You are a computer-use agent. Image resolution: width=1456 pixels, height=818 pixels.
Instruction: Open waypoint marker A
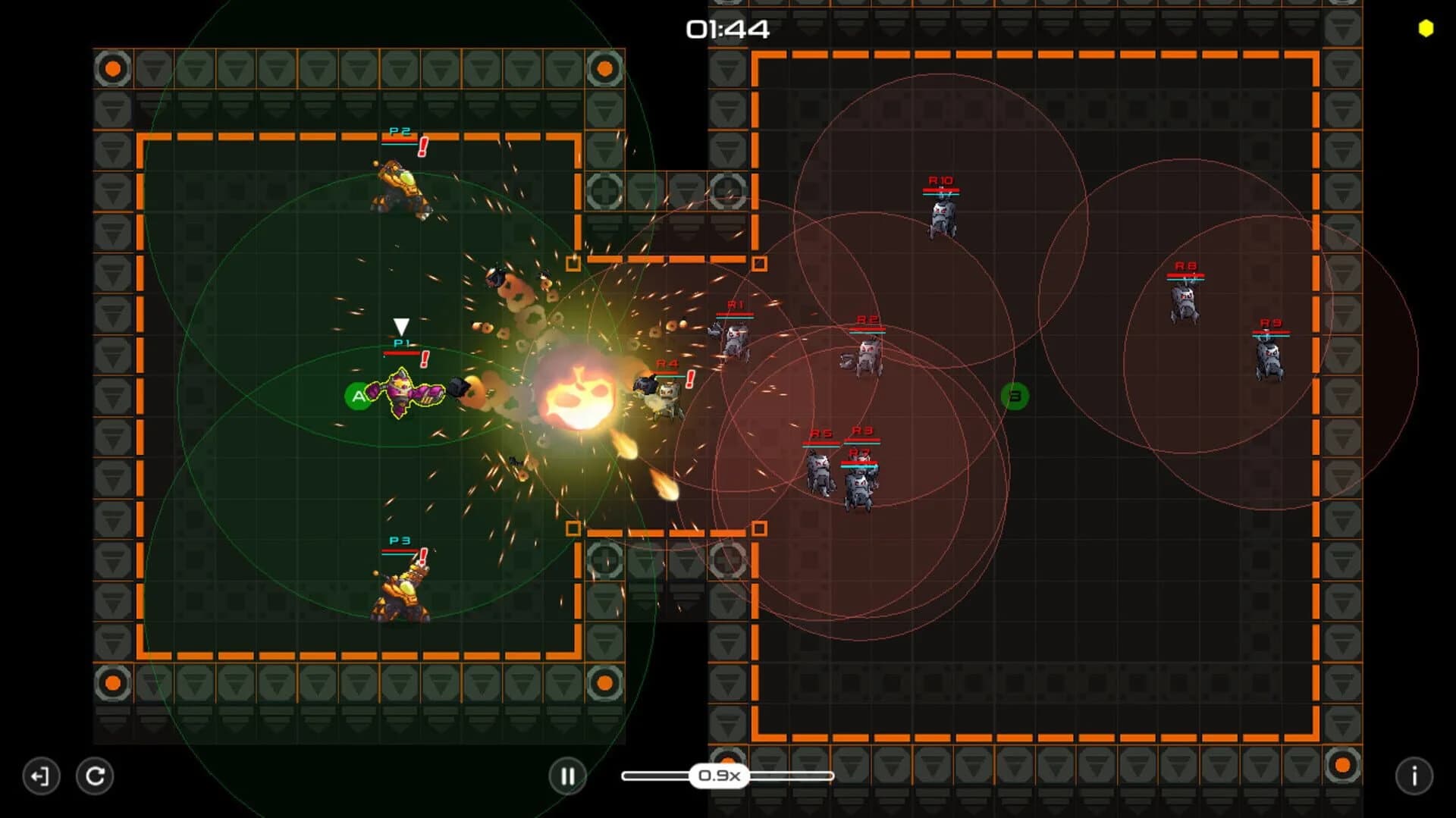point(356,395)
